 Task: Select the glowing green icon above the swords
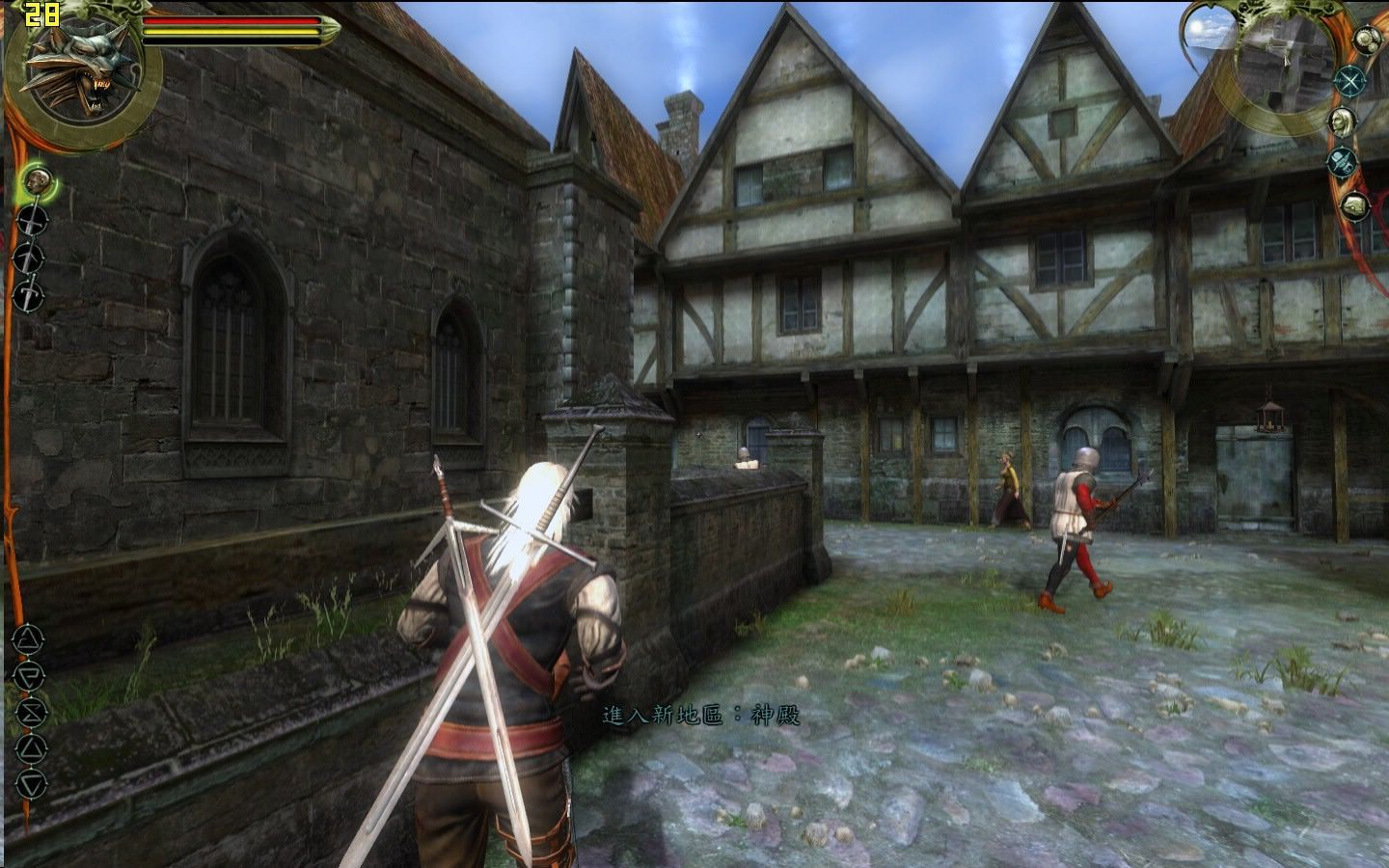(x=37, y=180)
